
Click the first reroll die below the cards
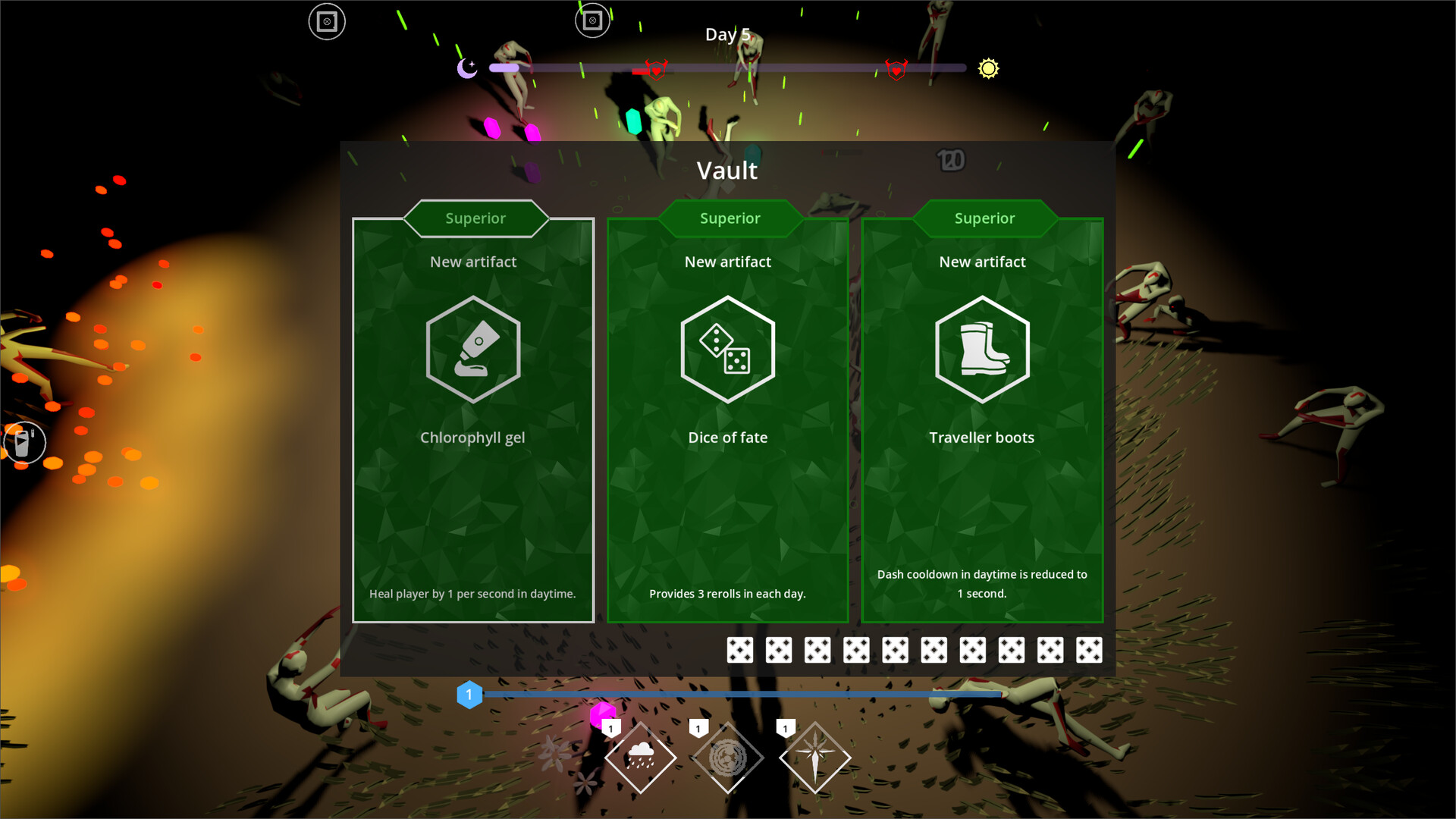(740, 649)
